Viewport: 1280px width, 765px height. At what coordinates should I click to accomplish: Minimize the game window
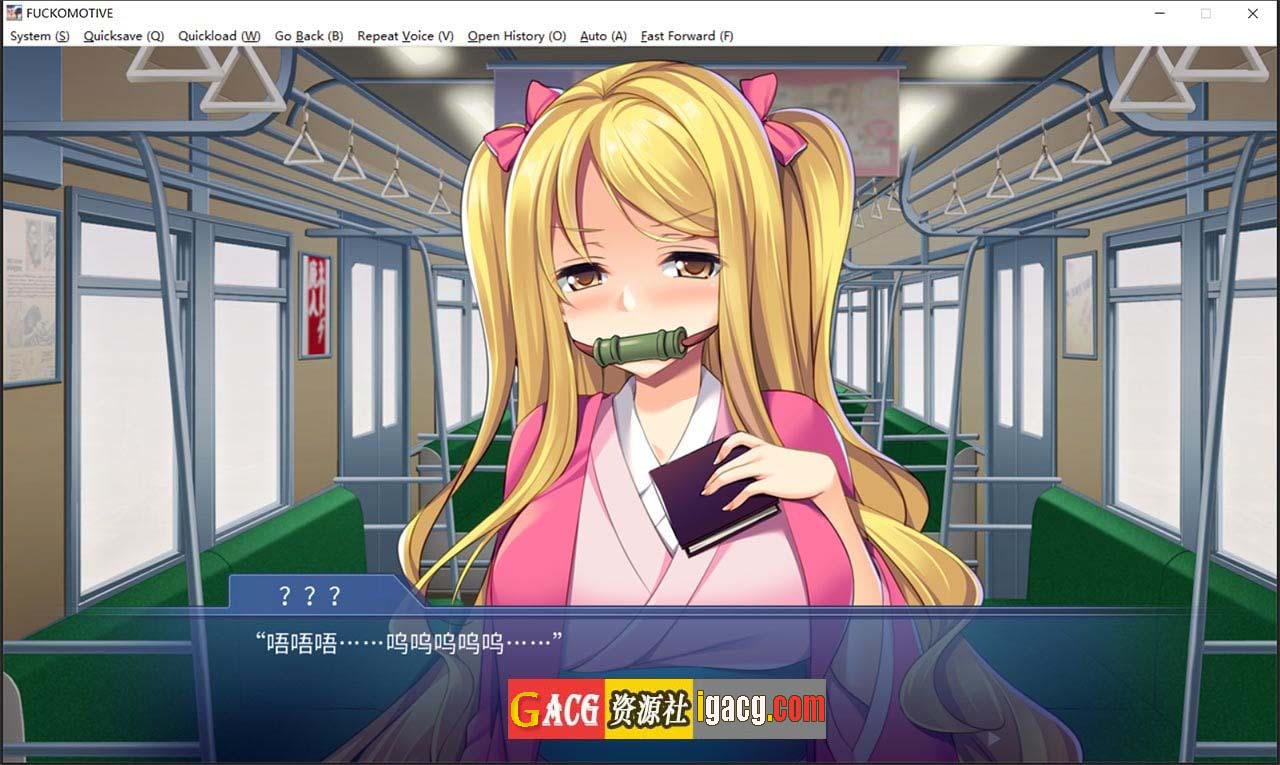(1159, 14)
